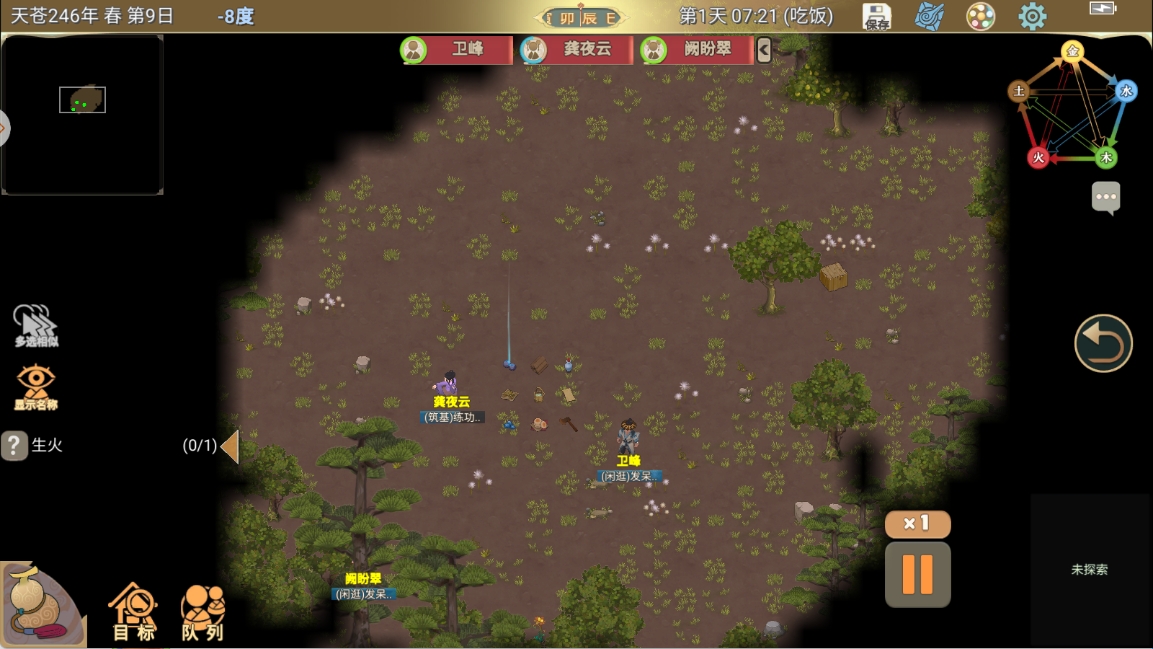1153x649 pixels.
Task: Pause the game
Action: click(x=917, y=575)
